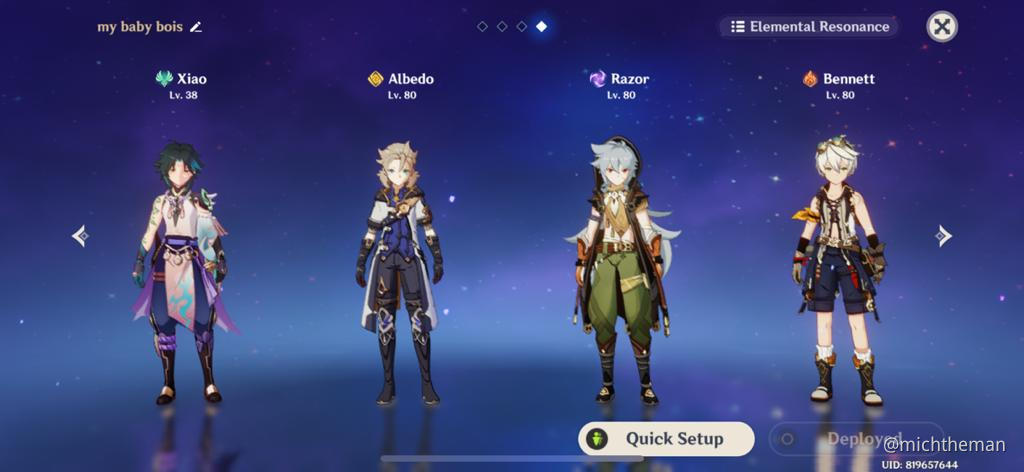Go to the previous party with left arrow
This screenshot has height=472, width=1024.
click(x=80, y=236)
